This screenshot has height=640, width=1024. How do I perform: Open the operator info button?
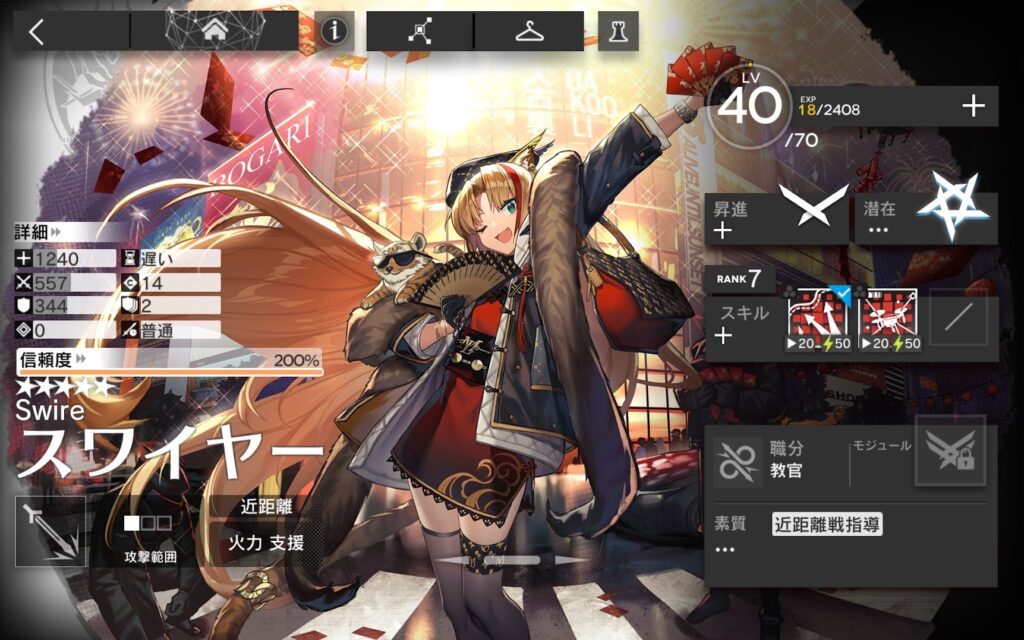point(334,31)
